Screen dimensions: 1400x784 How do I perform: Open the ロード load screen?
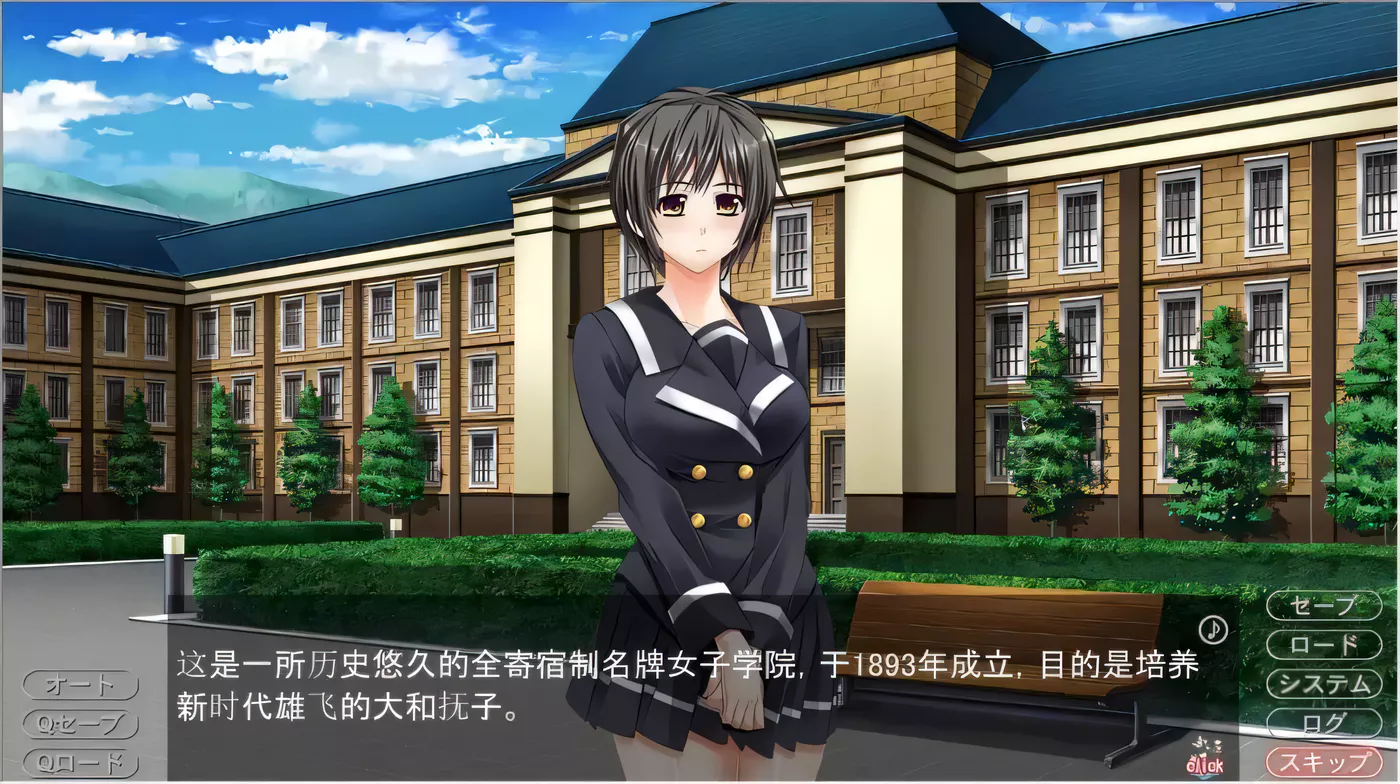tap(1322, 645)
